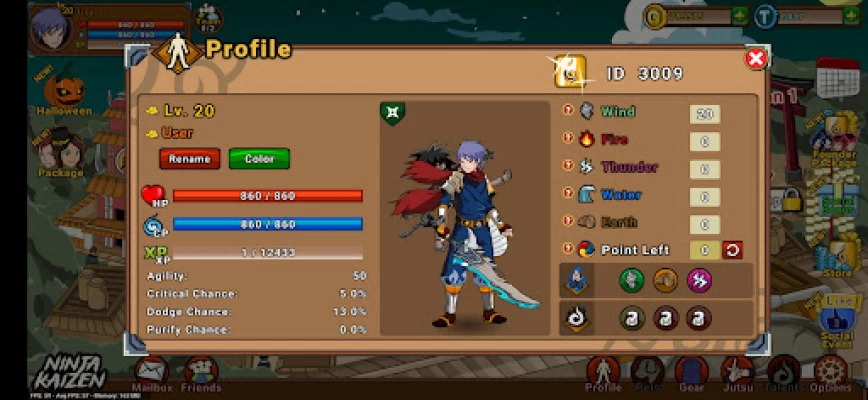Viewport: 868px width, 400px height.
Task: Select the Fire element icon
Action: click(587, 140)
